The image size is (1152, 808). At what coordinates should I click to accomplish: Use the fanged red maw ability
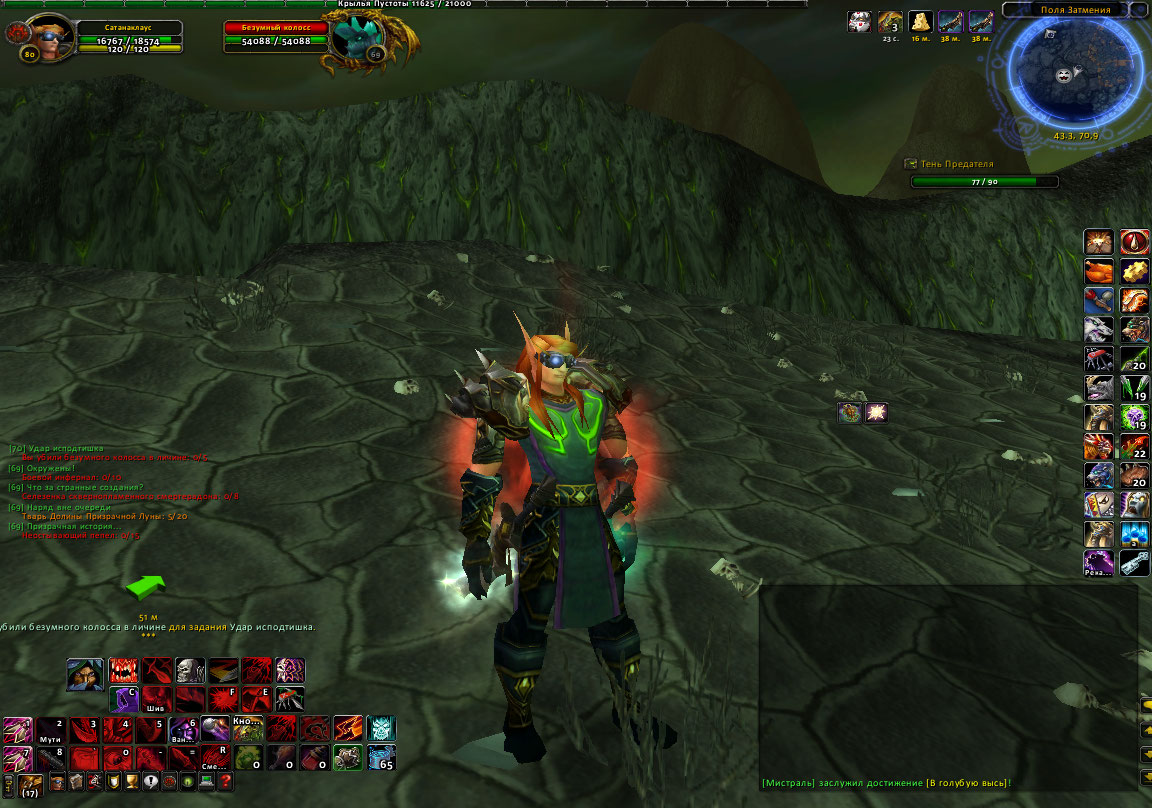click(124, 670)
